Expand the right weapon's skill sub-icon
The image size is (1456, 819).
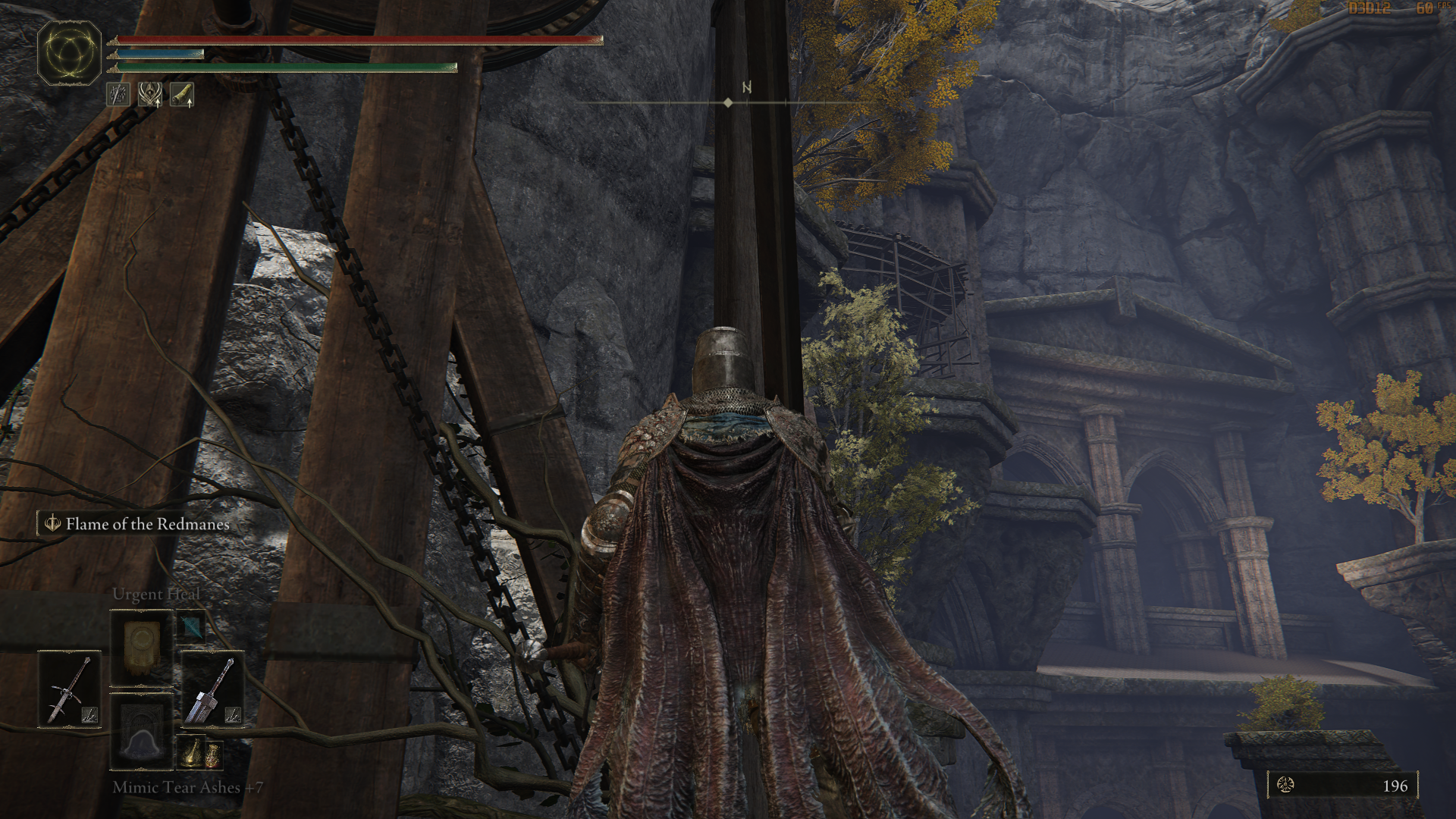tap(234, 714)
